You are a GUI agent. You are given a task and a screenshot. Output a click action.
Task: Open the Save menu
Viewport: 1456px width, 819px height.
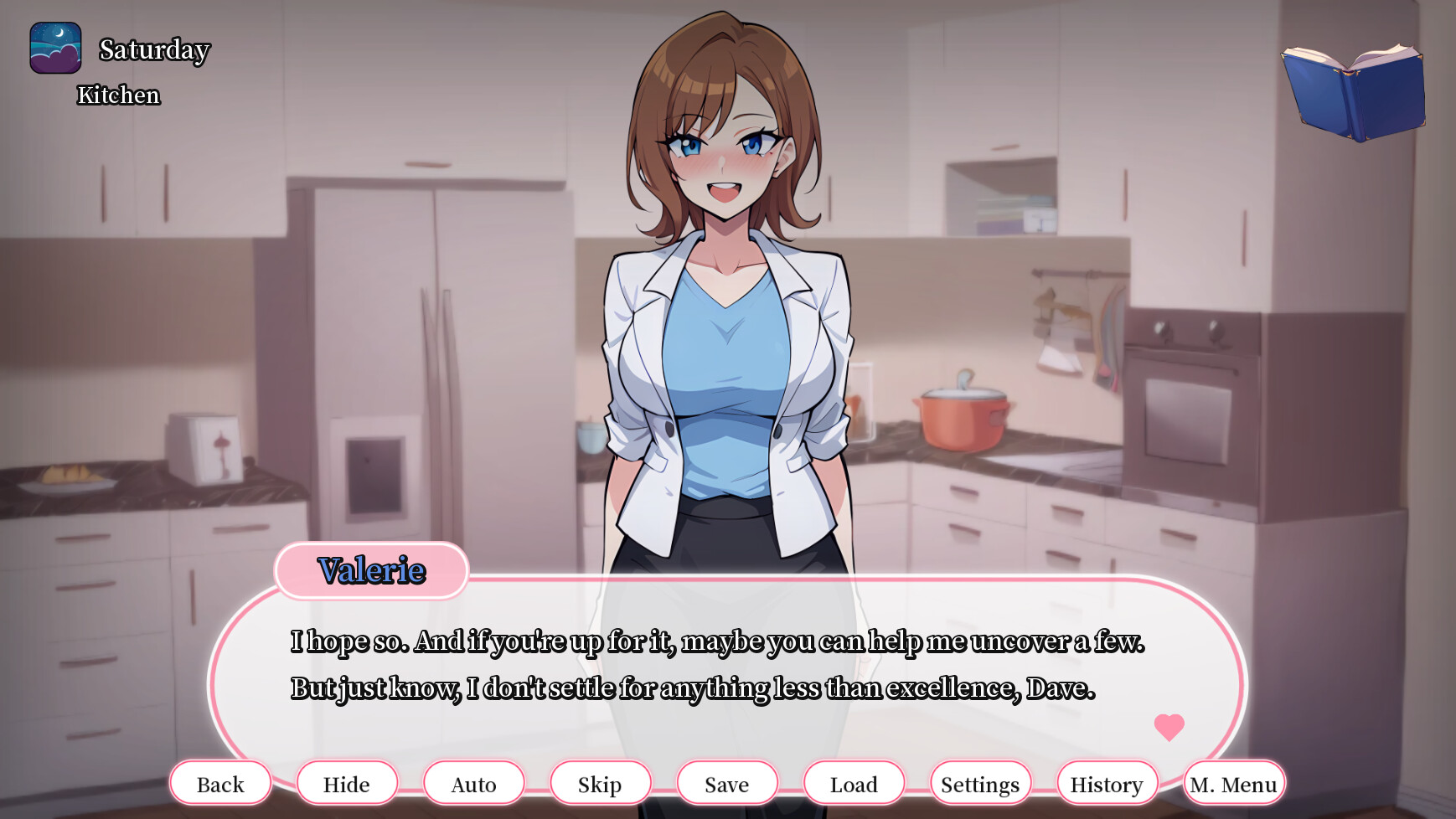click(726, 784)
